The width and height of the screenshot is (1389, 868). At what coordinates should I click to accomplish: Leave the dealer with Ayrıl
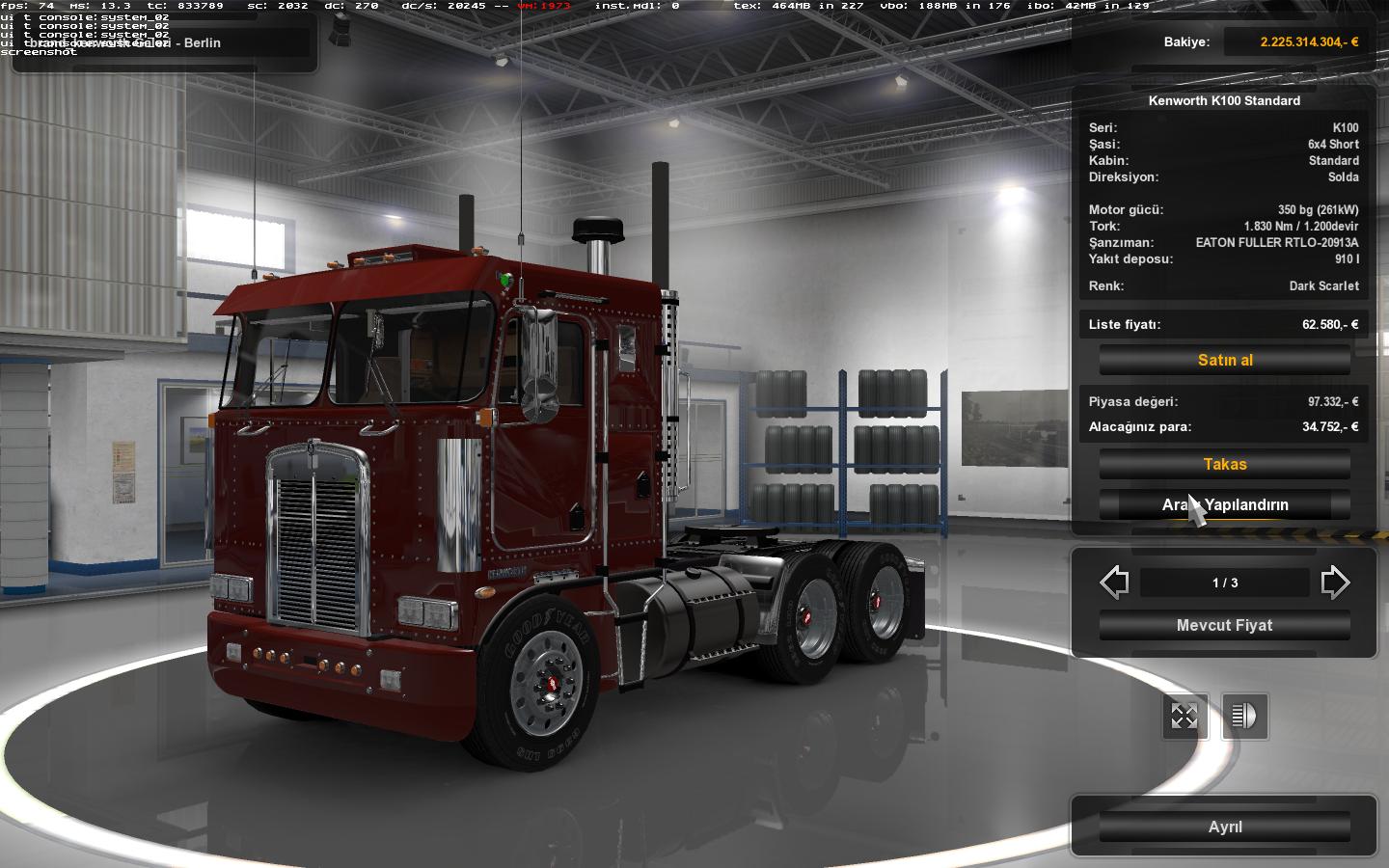(x=1225, y=827)
